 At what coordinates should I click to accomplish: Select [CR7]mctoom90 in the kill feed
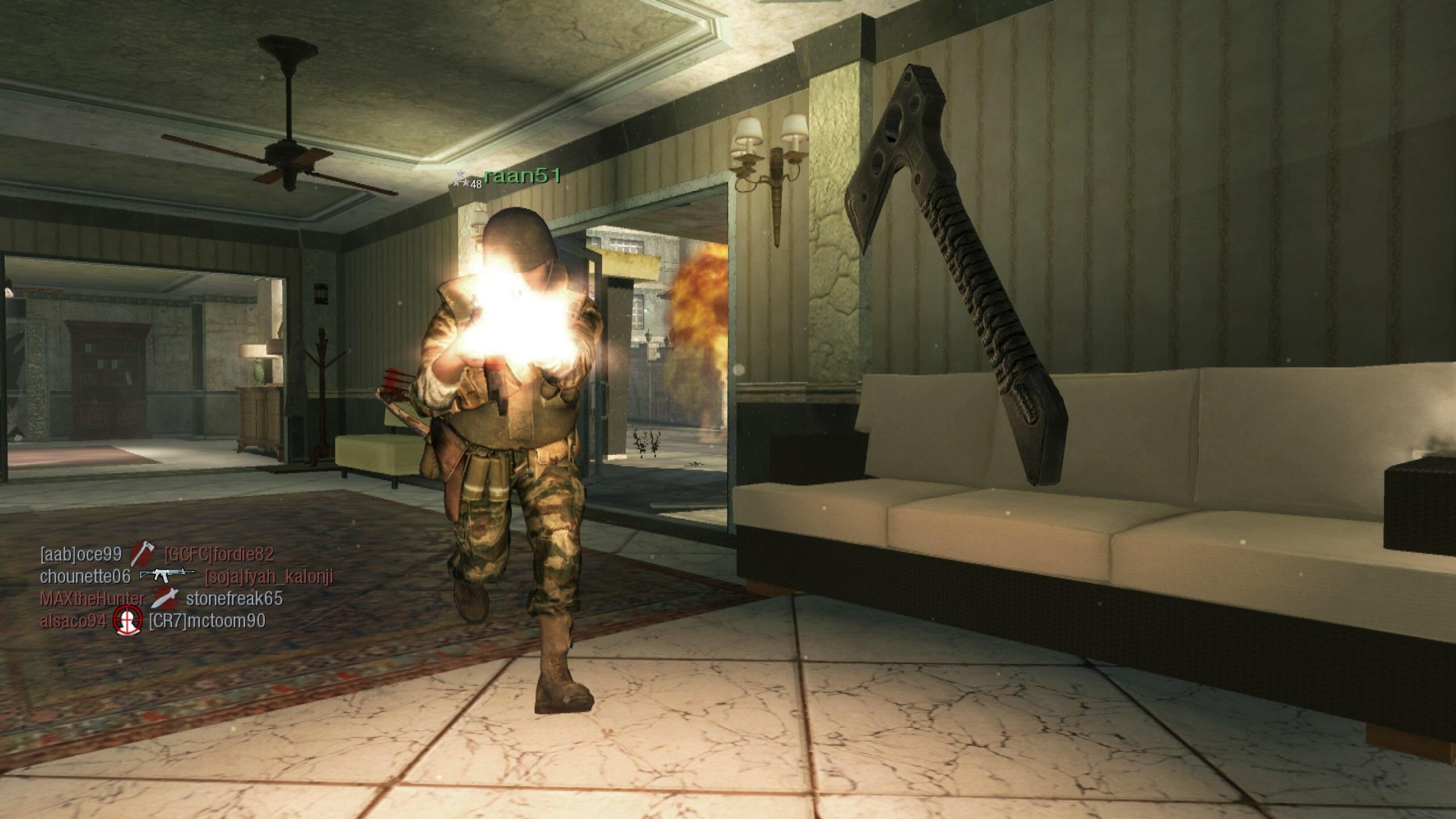pyautogui.click(x=207, y=621)
